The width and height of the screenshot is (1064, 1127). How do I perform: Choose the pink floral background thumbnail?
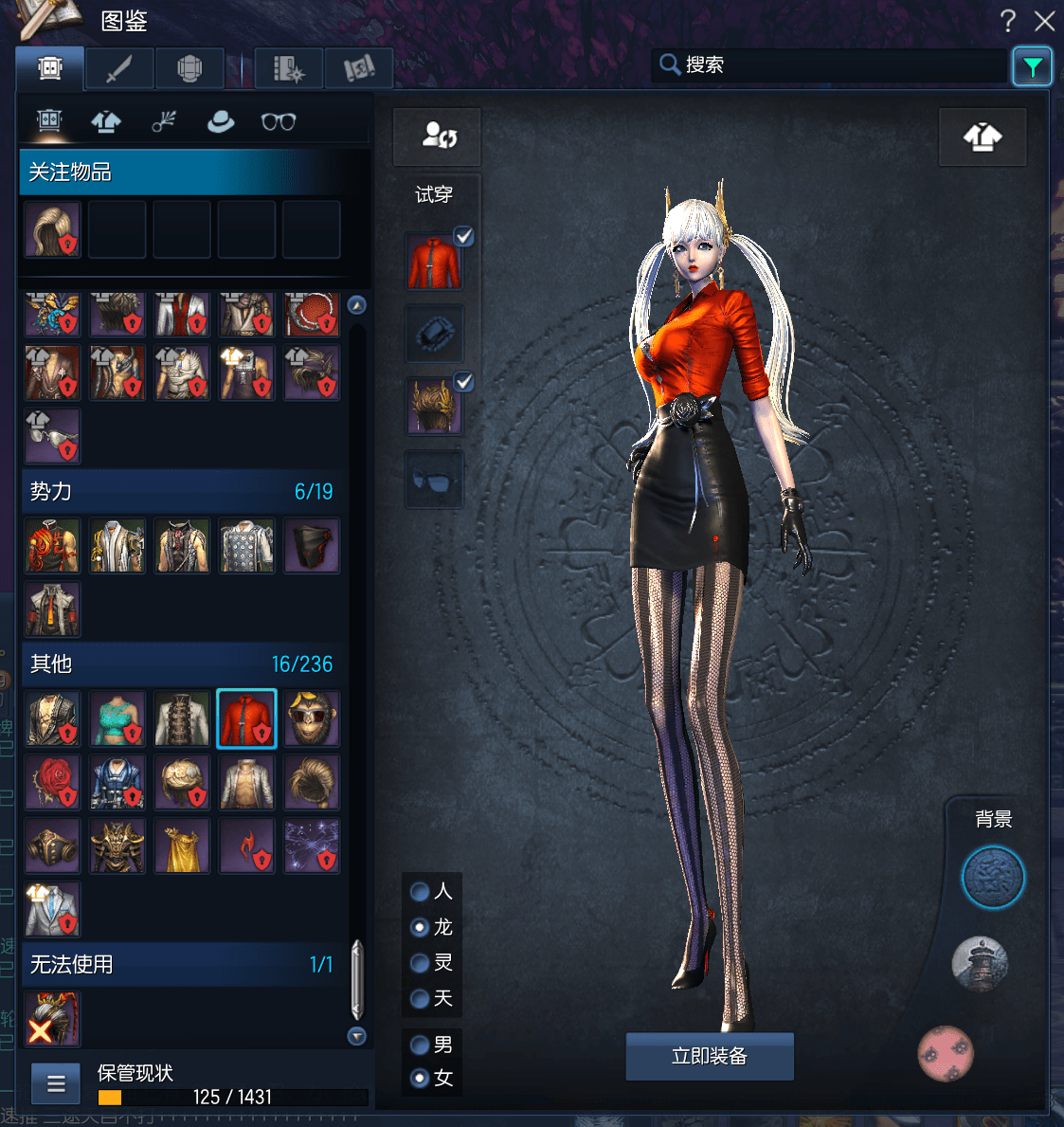[x=946, y=1053]
